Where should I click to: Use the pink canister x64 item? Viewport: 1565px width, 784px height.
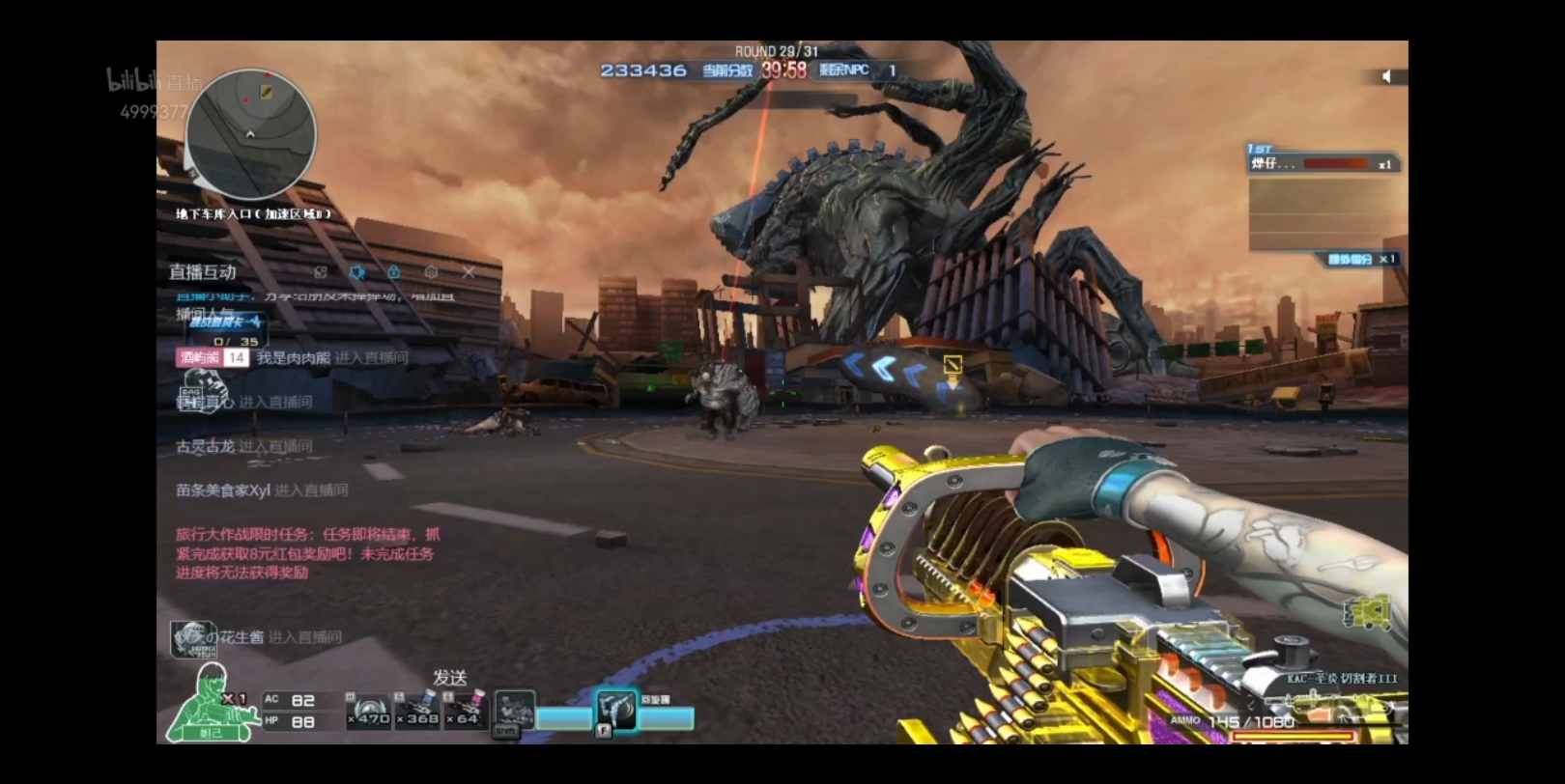point(466,711)
